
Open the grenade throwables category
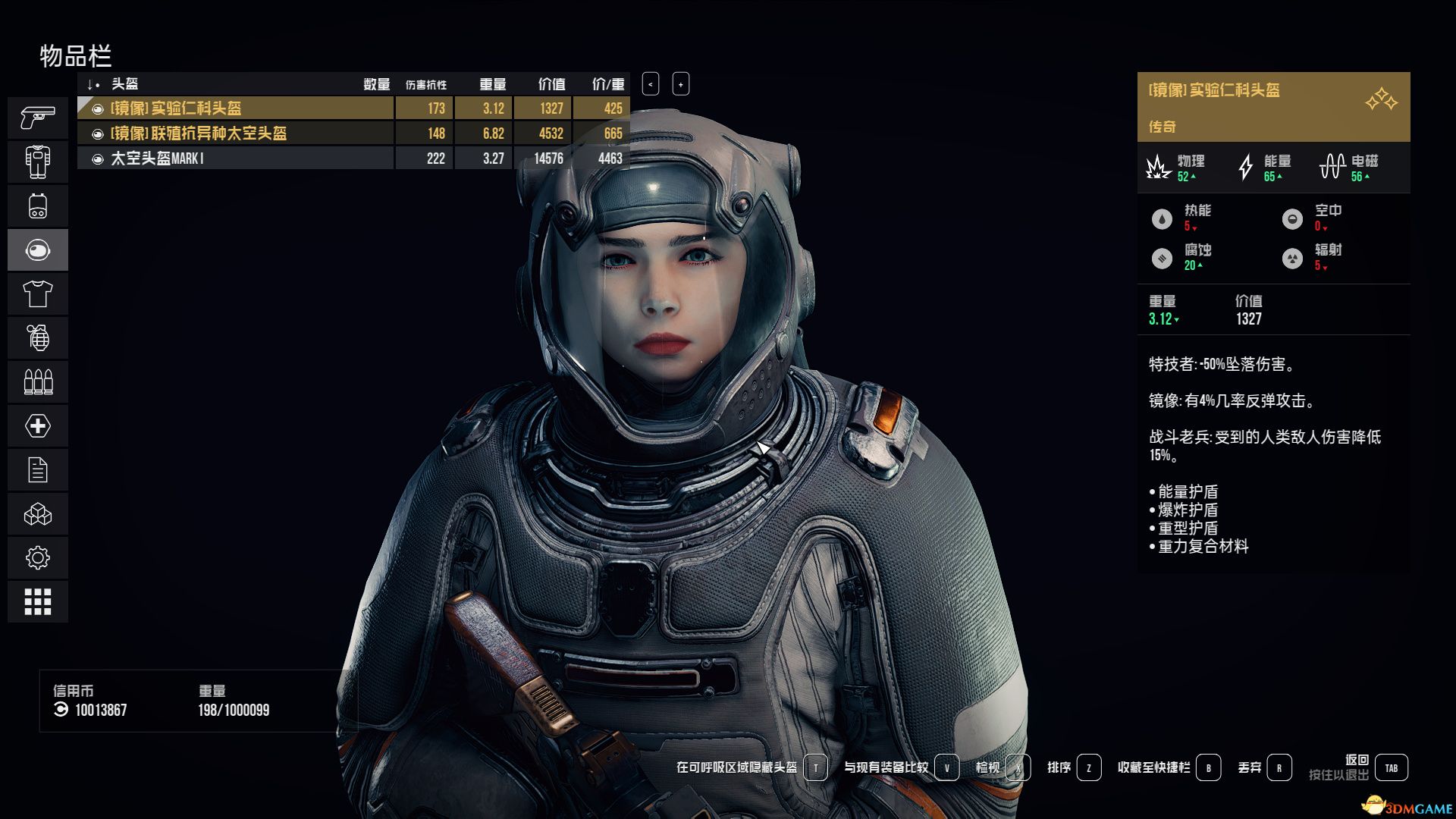pos(38,337)
